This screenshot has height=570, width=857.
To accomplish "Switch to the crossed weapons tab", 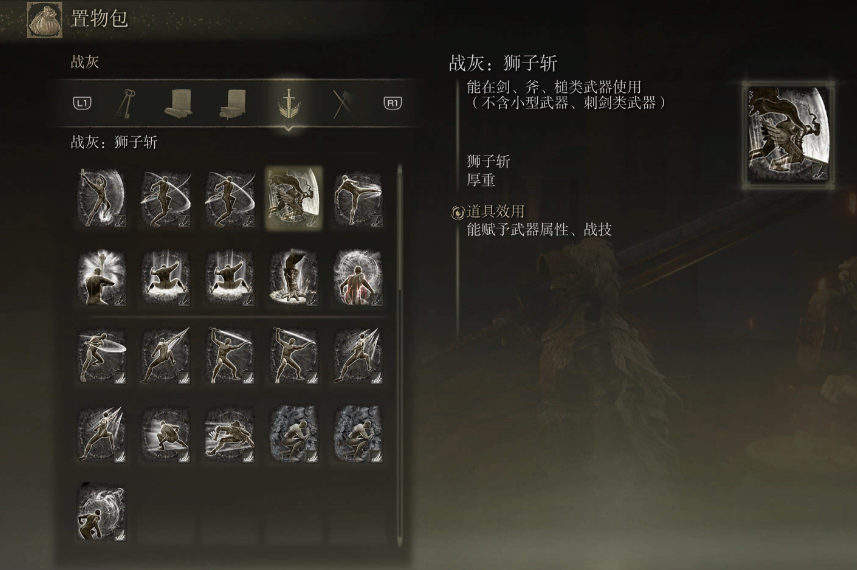I will pyautogui.click(x=340, y=102).
